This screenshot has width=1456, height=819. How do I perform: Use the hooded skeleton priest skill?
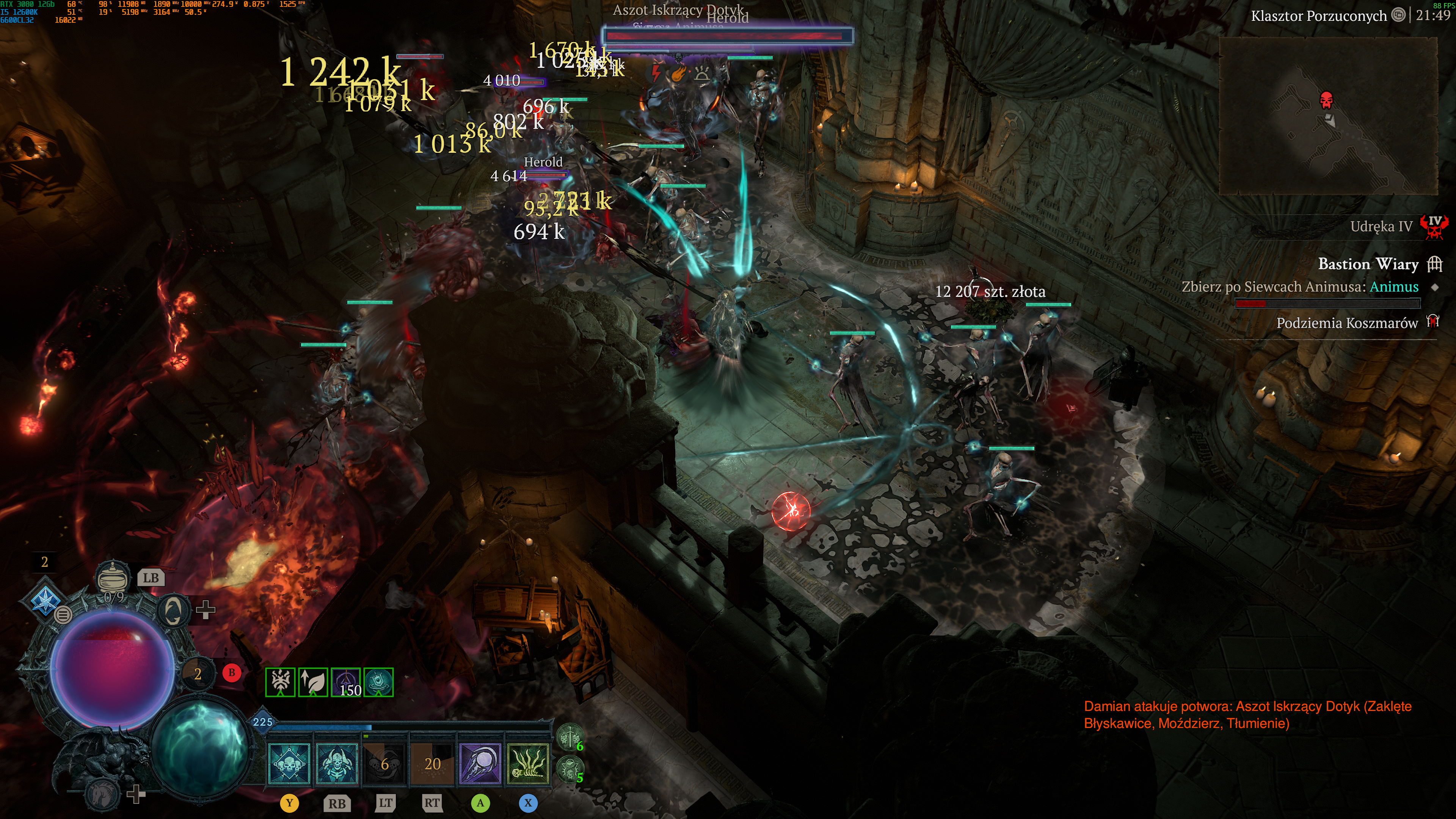tap(337, 764)
